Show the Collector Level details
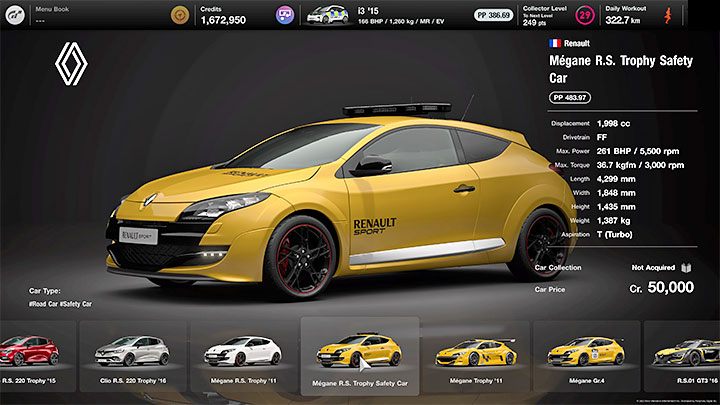This screenshot has width=720, height=405. tap(550, 14)
